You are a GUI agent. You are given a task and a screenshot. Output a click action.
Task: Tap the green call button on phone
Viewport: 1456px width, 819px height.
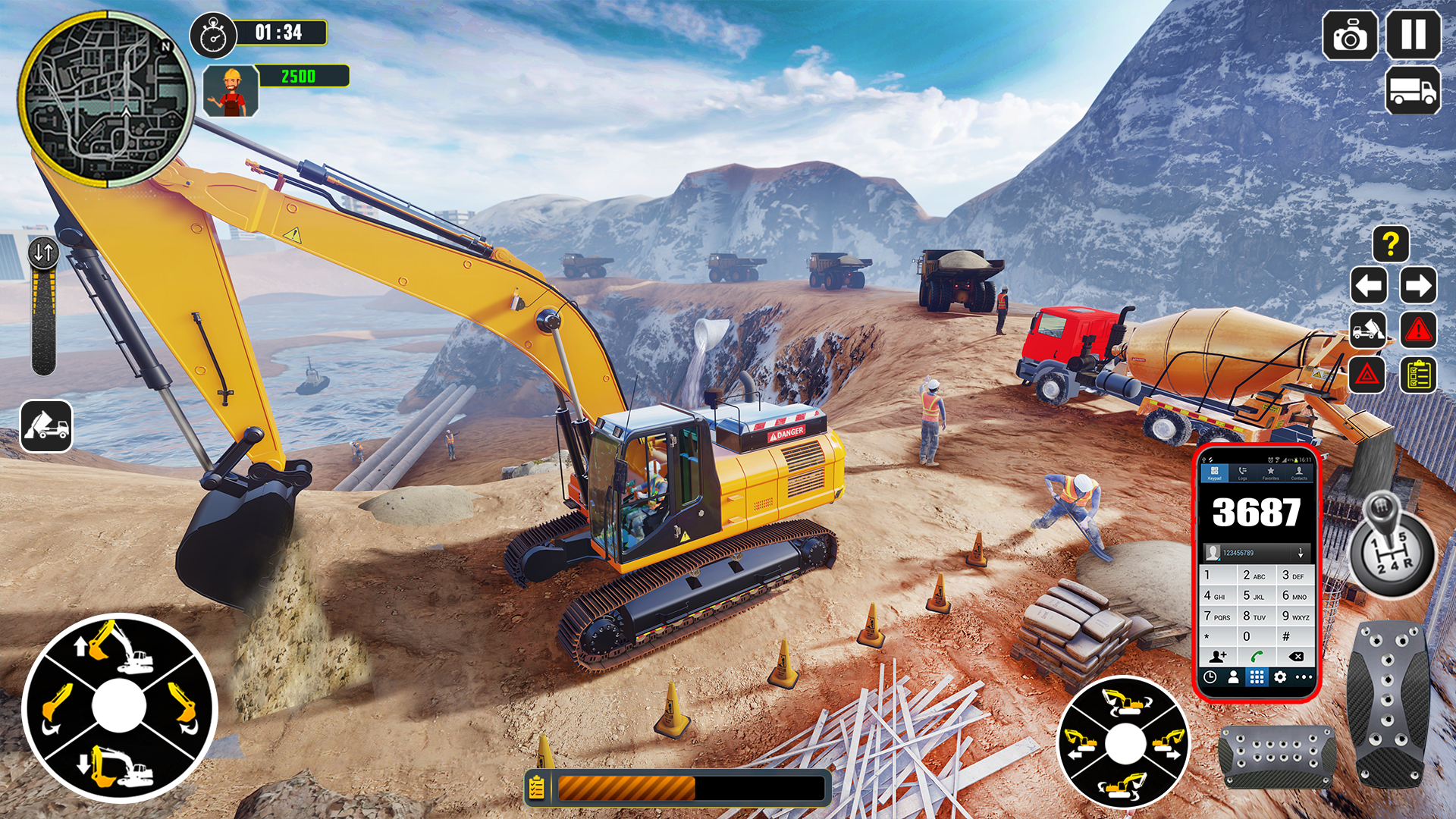point(1257,657)
